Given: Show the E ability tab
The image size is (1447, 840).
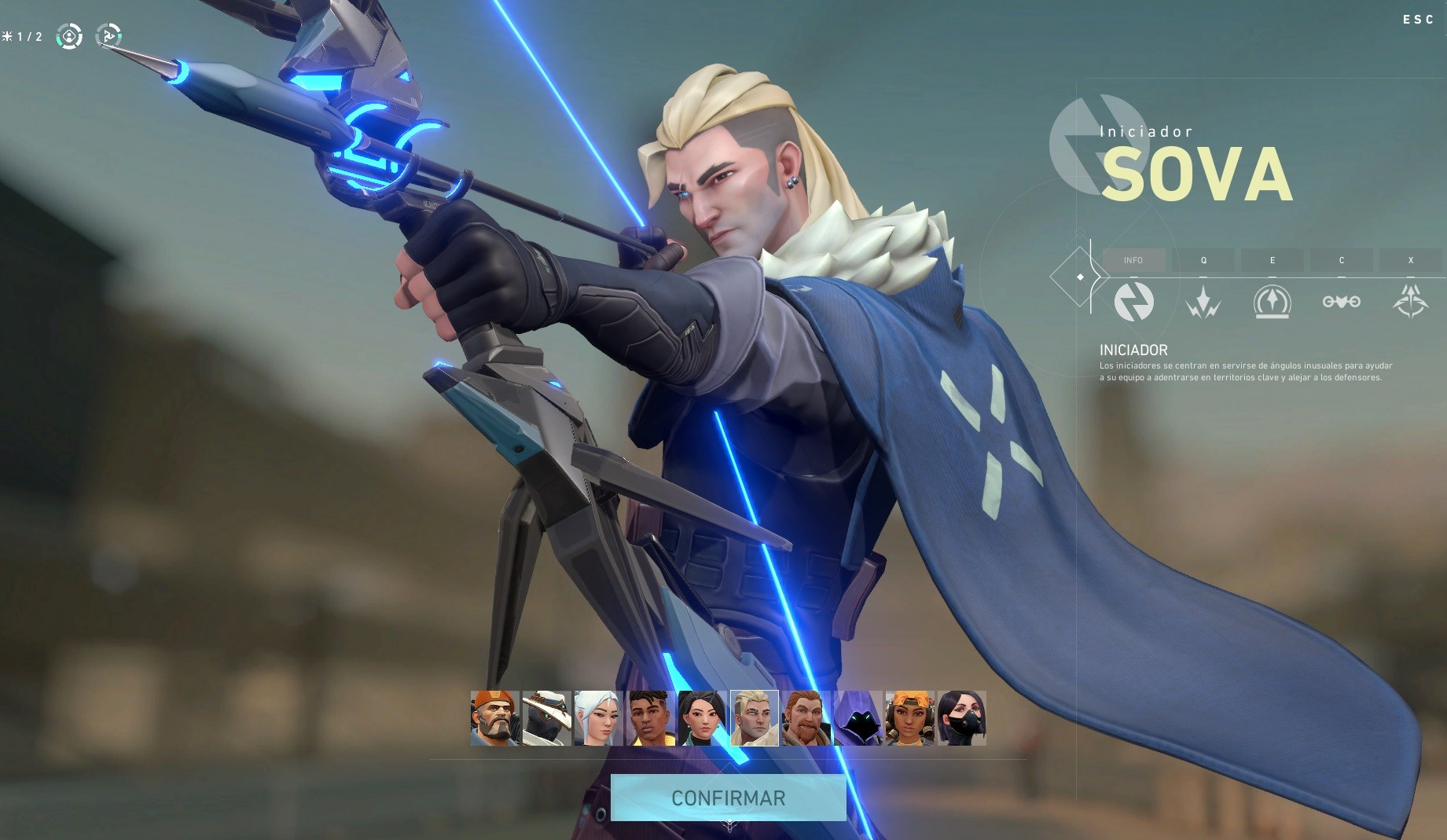Looking at the screenshot, I should 1273,260.
